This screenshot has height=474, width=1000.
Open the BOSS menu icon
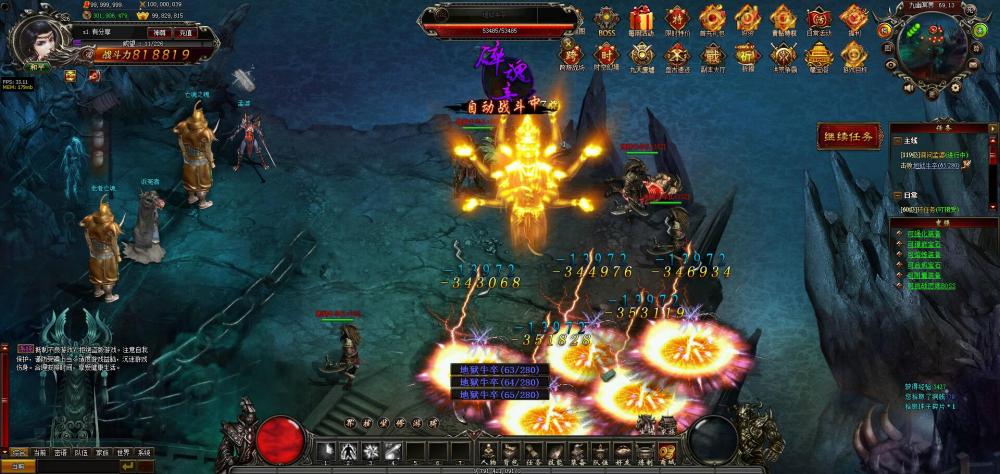[x=607, y=20]
